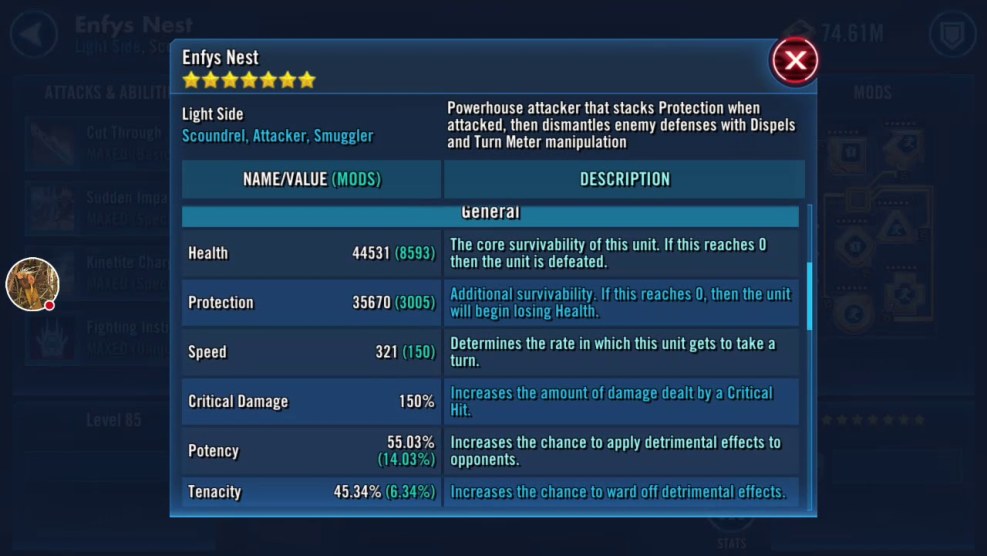Click the stats list scrollbar handle
The image size is (987, 556).
809,295
